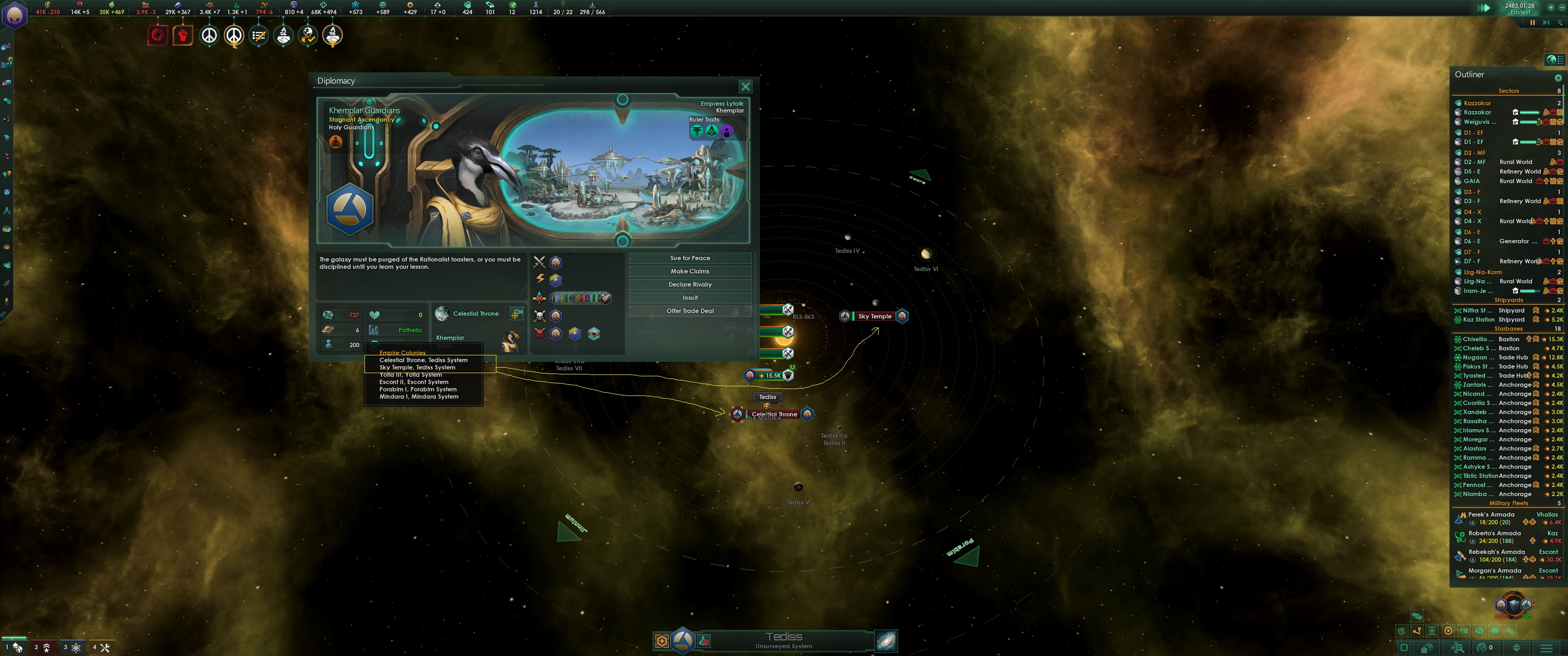Select Roberto's Armada fleet entry

(x=1494, y=533)
